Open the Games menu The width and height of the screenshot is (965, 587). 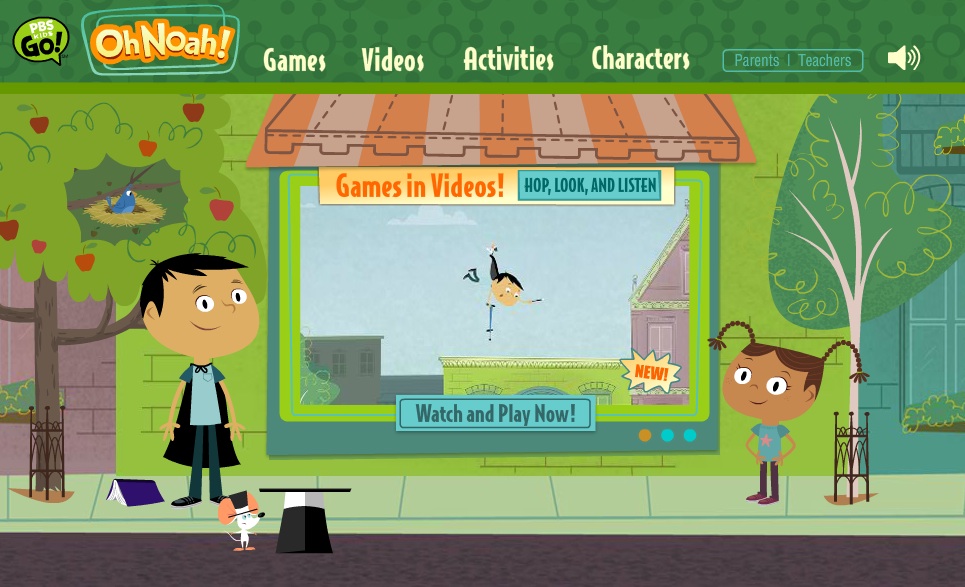[x=294, y=60]
